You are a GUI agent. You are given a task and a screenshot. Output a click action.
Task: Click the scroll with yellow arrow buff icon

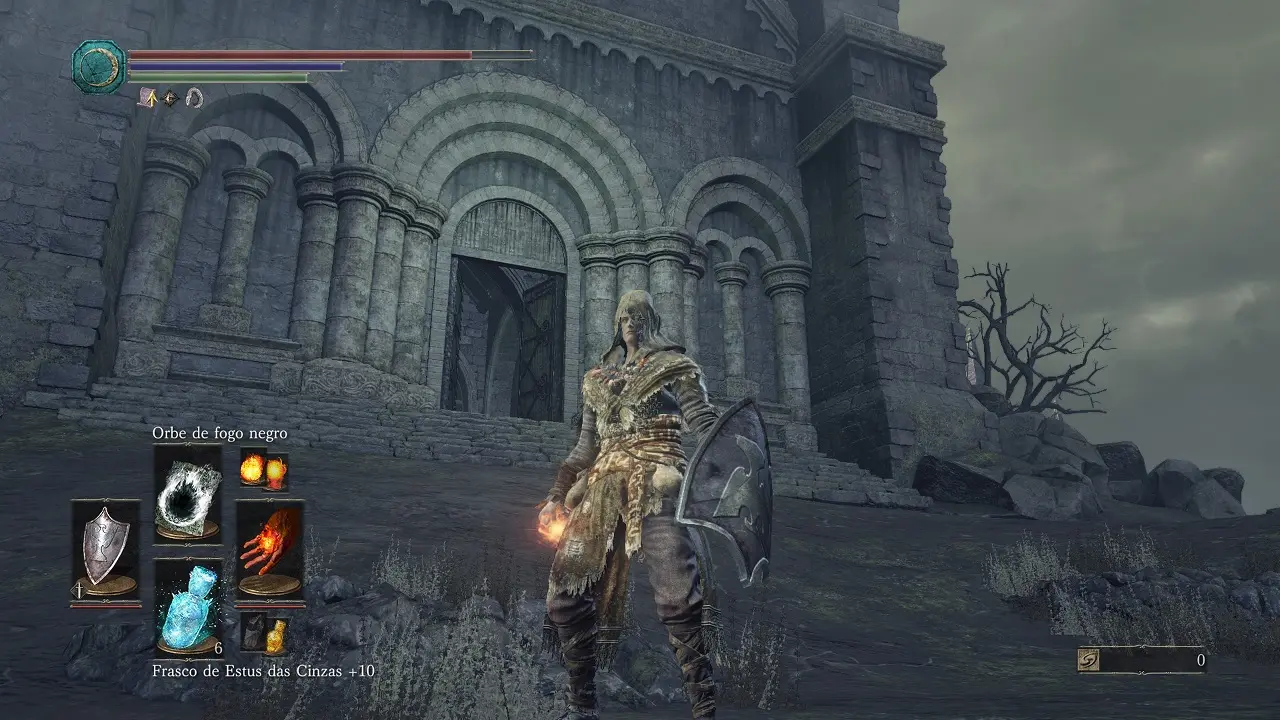(x=149, y=97)
